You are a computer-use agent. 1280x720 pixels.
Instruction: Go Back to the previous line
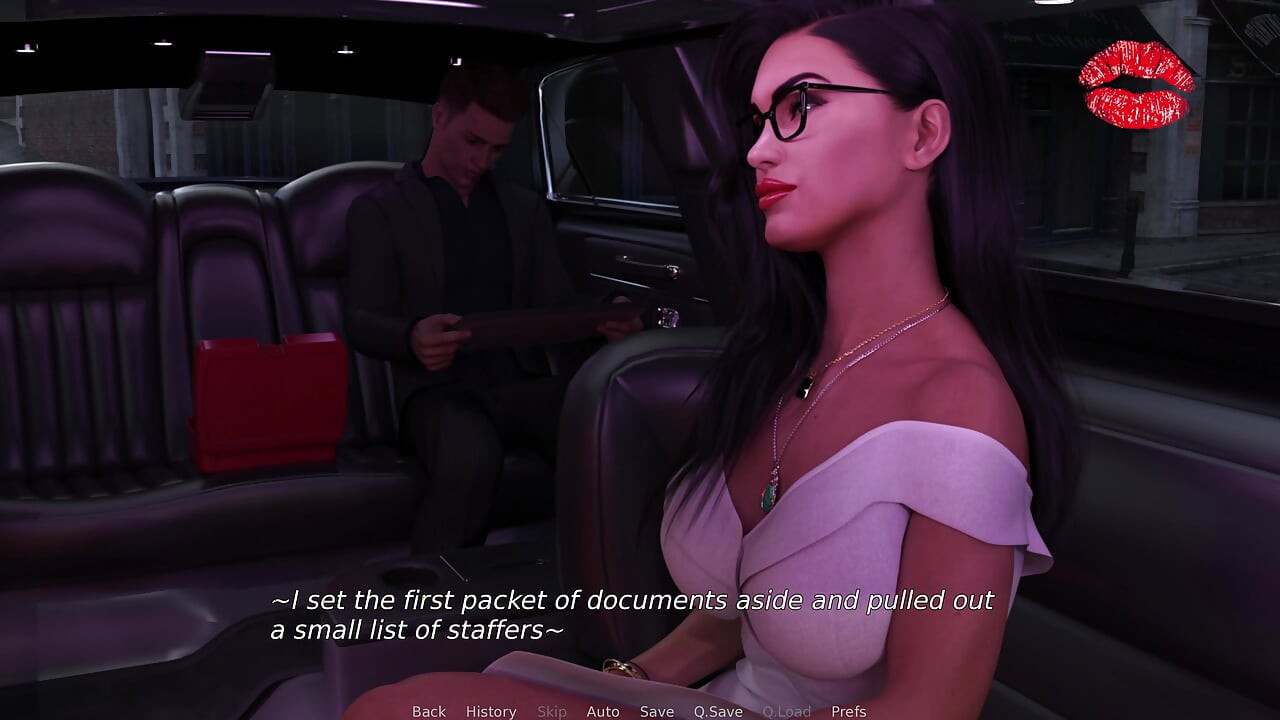(429, 711)
